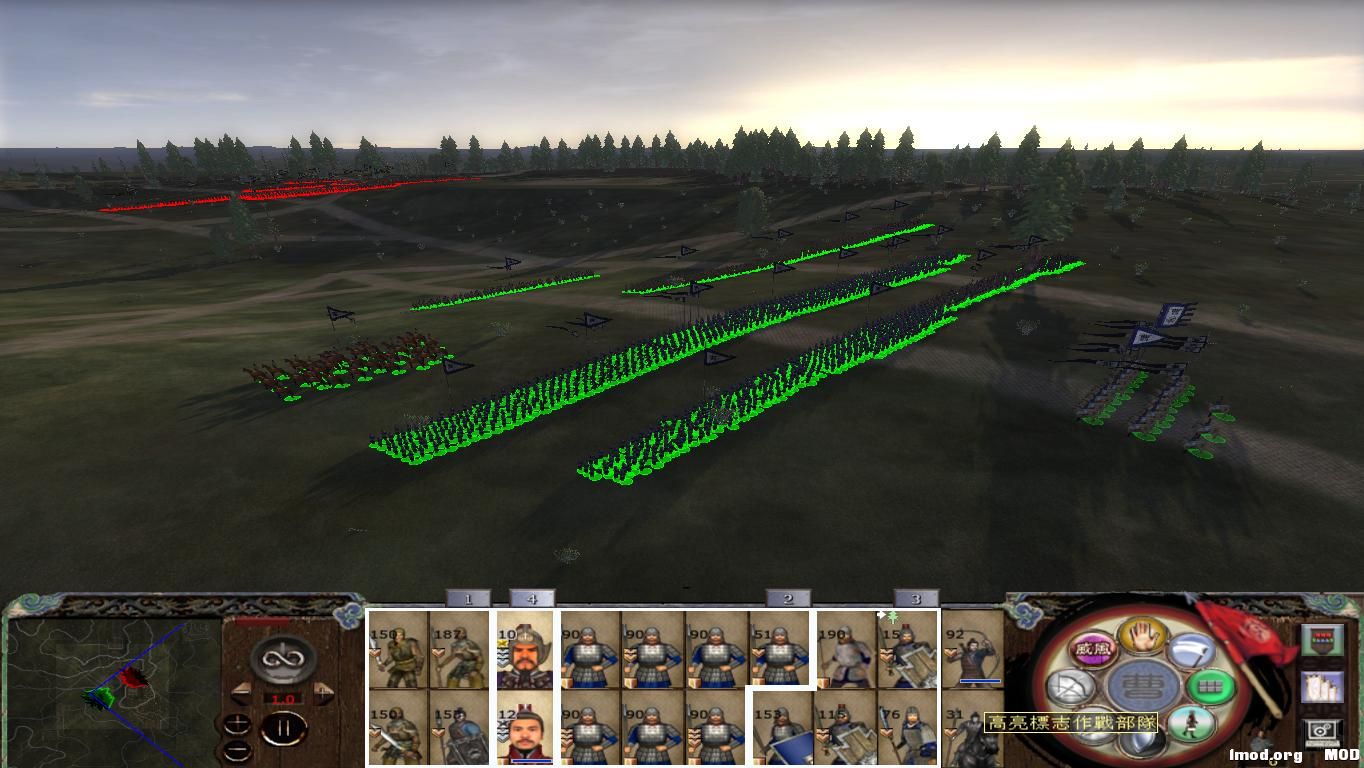Image resolution: width=1364 pixels, height=768 pixels.
Task: Click the halt hand icon on orders wheel
Action: (x=1141, y=638)
